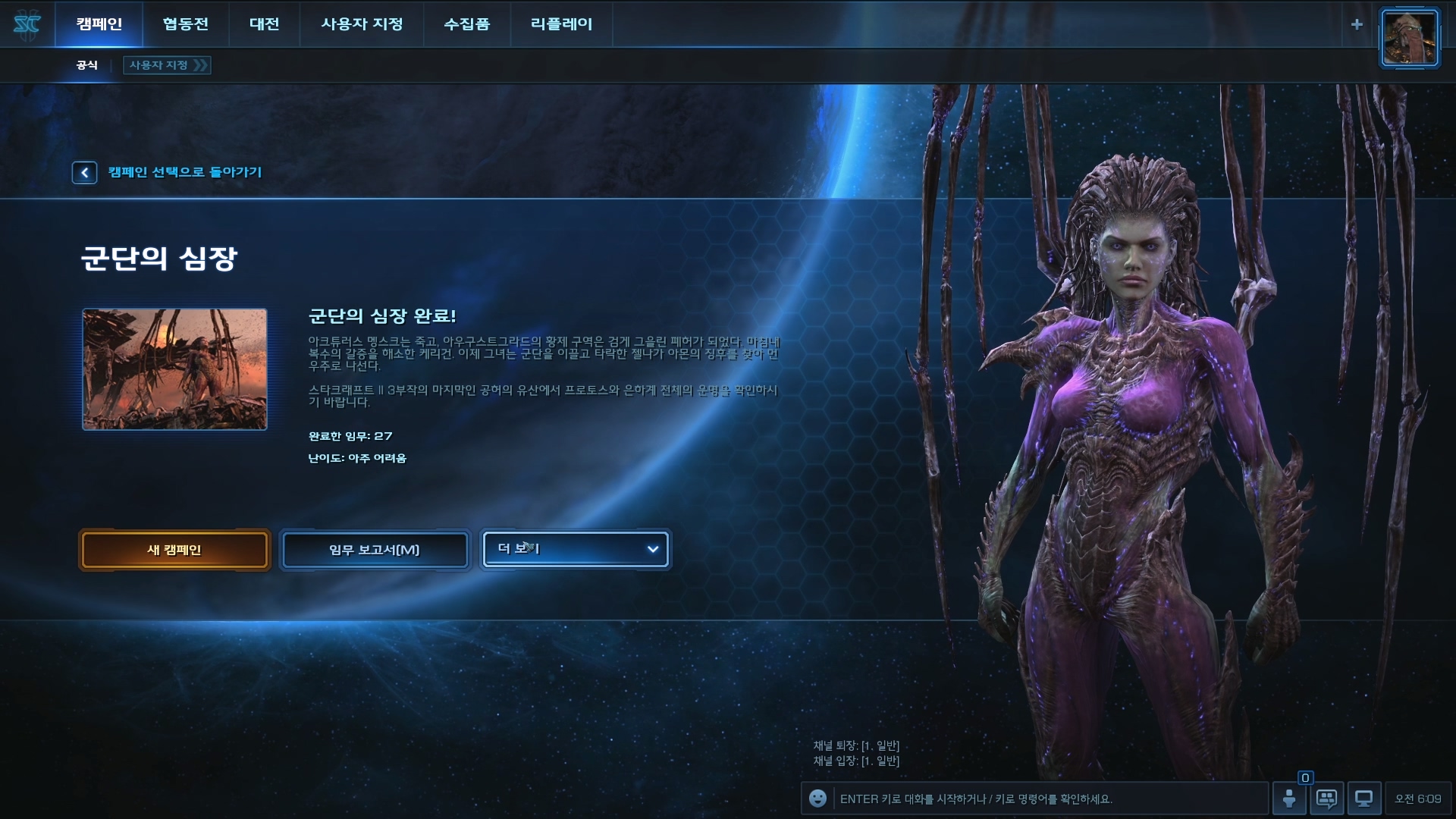1456x819 pixels.
Task: Click the campaign artwork thumbnail
Action: point(174,369)
